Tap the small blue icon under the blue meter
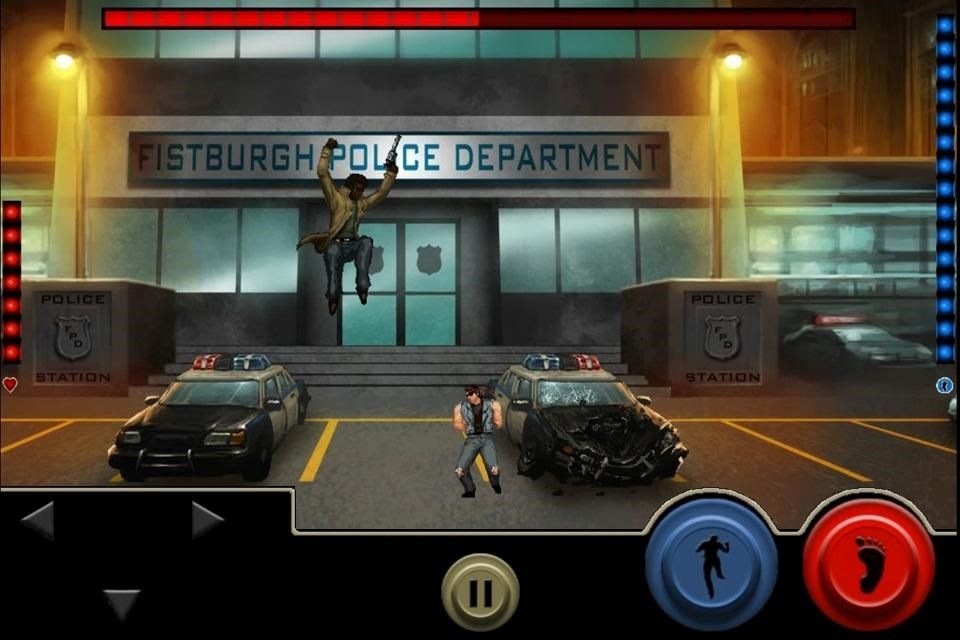The image size is (960, 640). pos(944,385)
